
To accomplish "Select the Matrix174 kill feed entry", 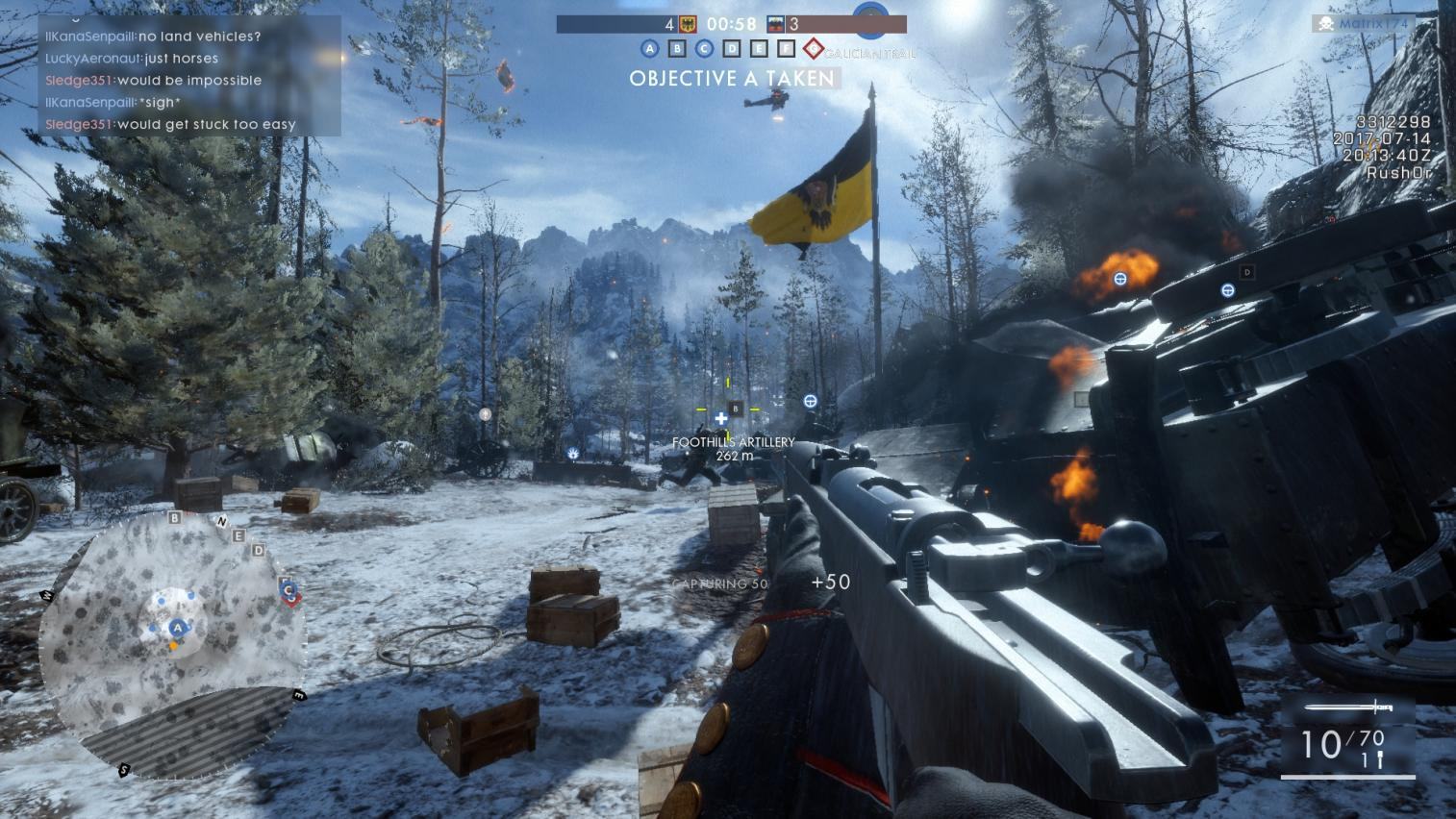I will 1364,23.
